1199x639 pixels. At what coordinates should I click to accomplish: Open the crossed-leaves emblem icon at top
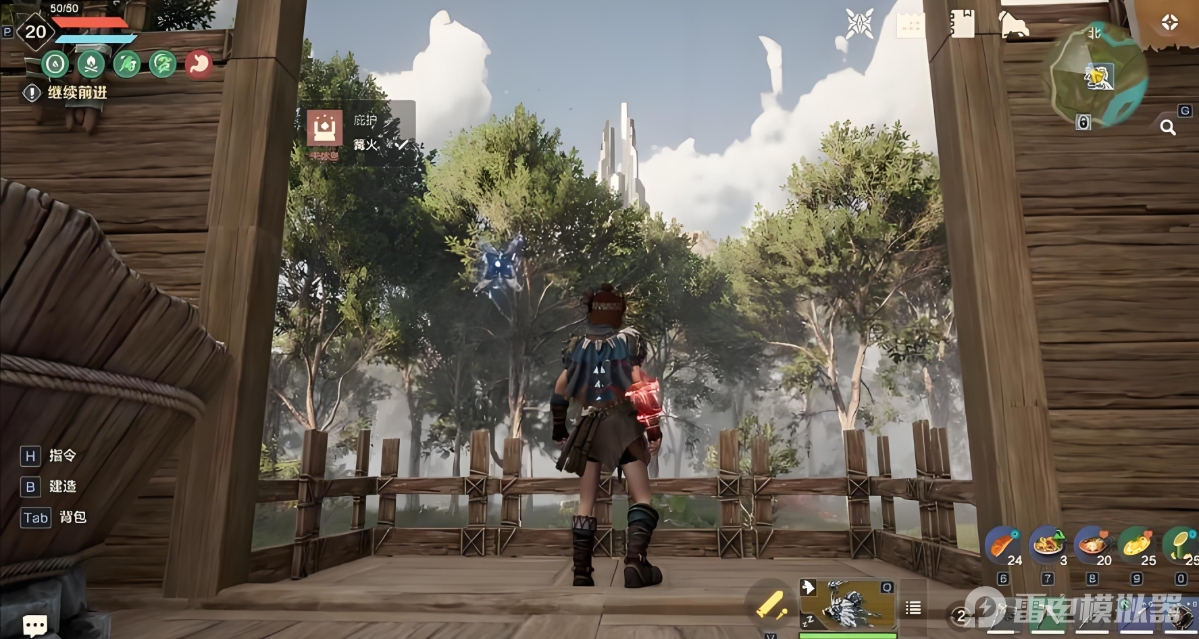[x=860, y=24]
